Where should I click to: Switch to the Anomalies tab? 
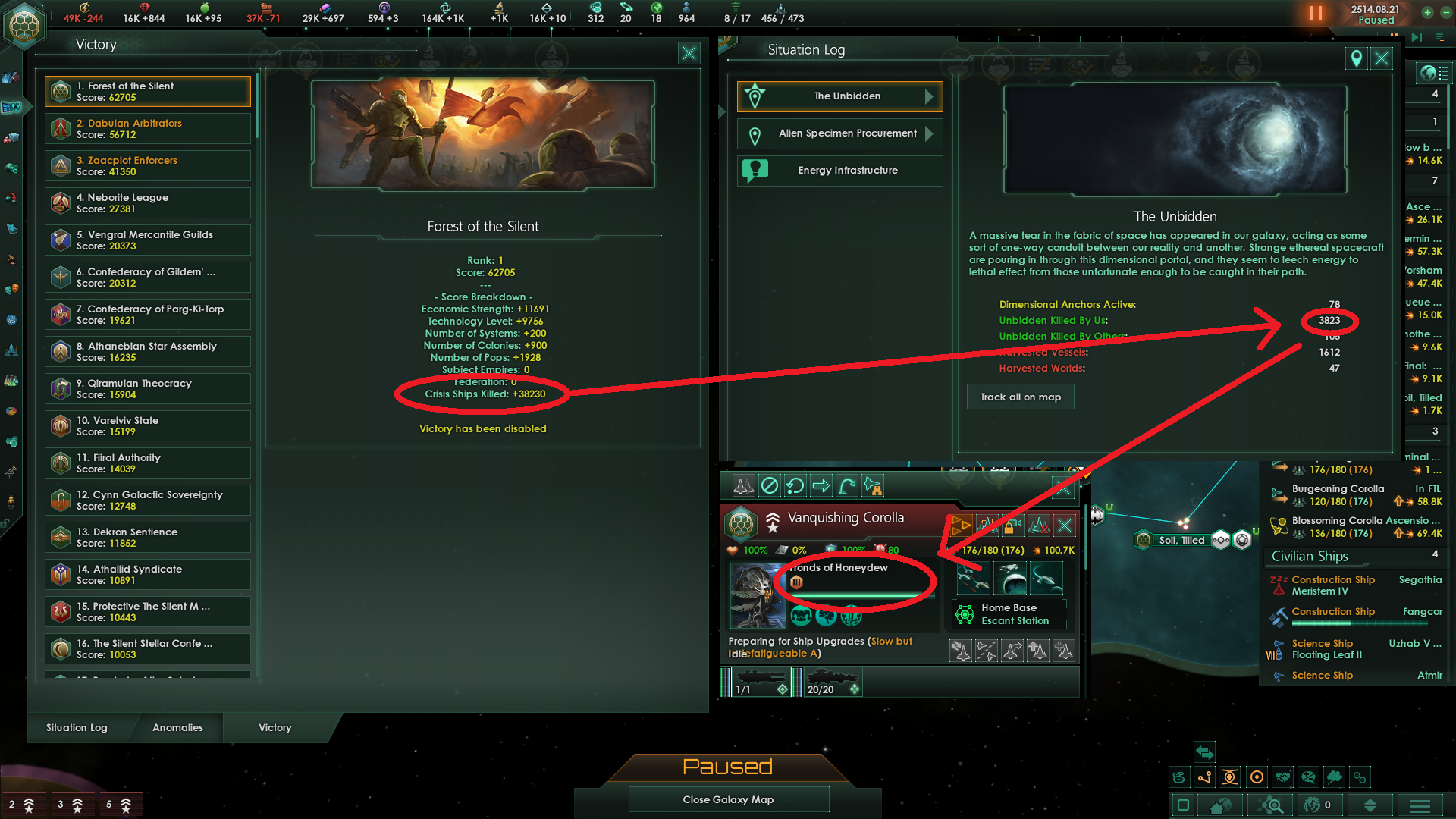[x=177, y=727]
